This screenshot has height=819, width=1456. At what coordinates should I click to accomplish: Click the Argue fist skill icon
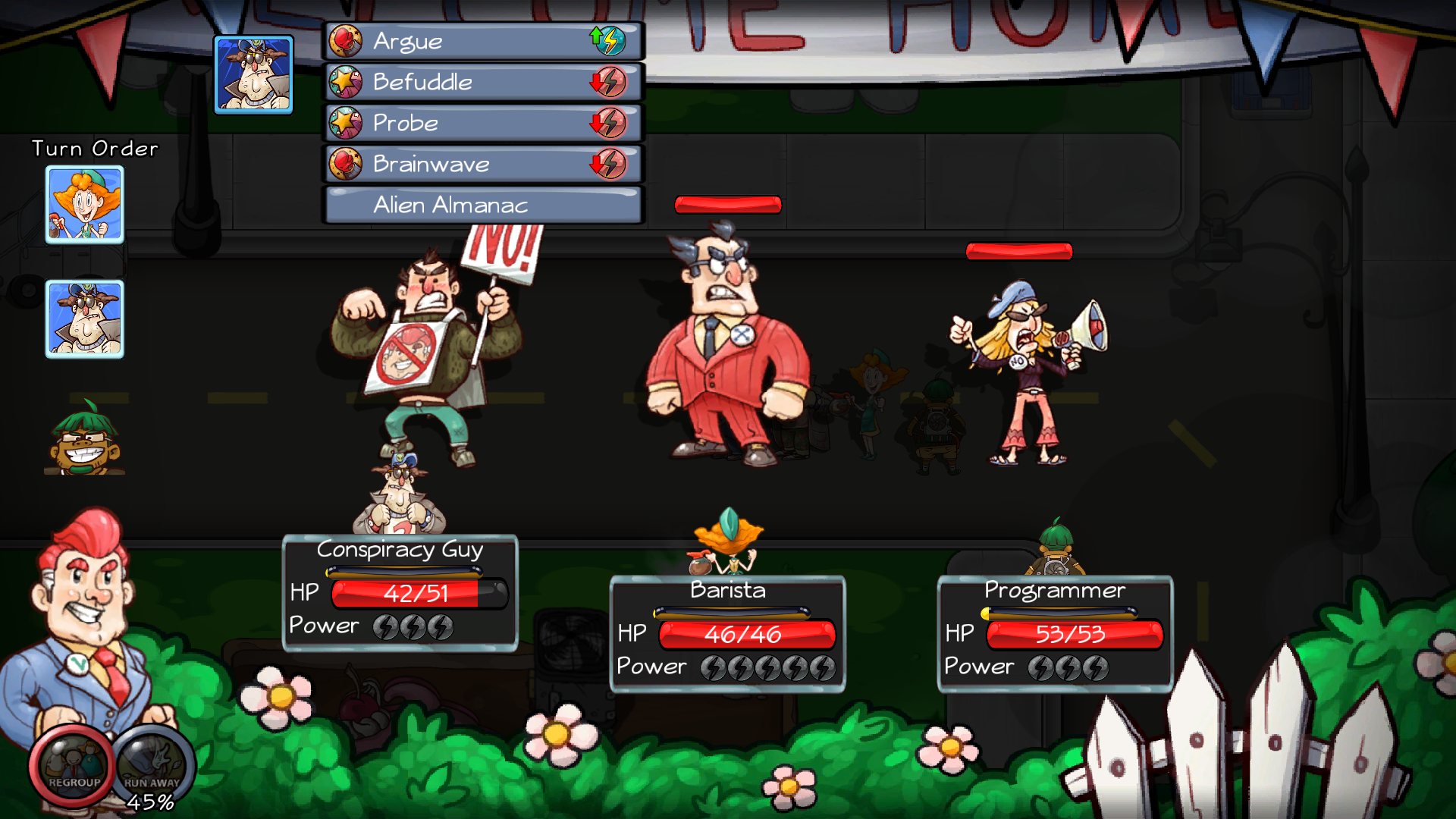(x=346, y=41)
